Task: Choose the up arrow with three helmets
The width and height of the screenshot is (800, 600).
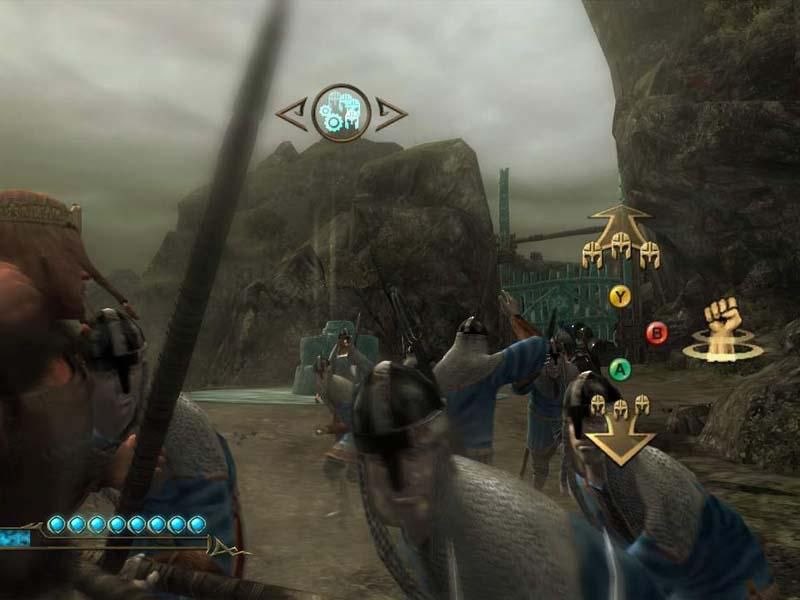Action: (621, 238)
